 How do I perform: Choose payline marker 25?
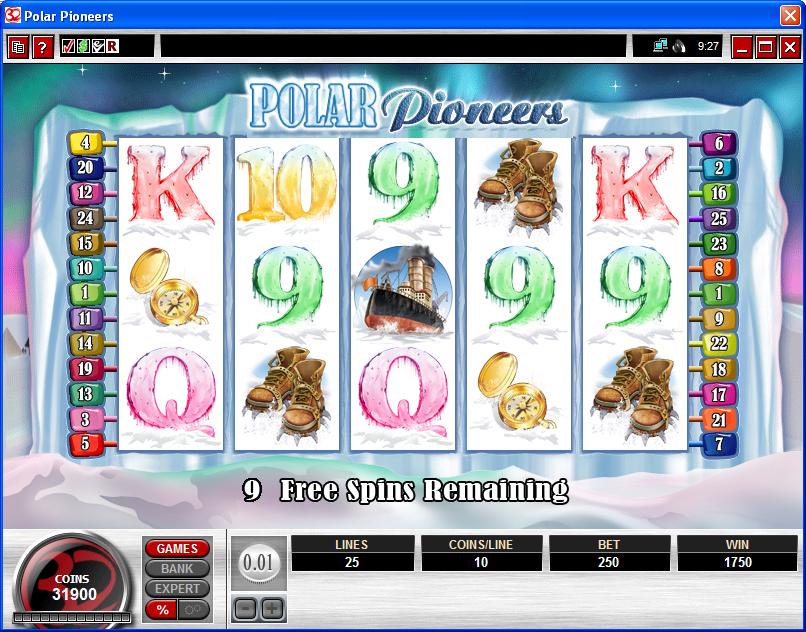(719, 218)
